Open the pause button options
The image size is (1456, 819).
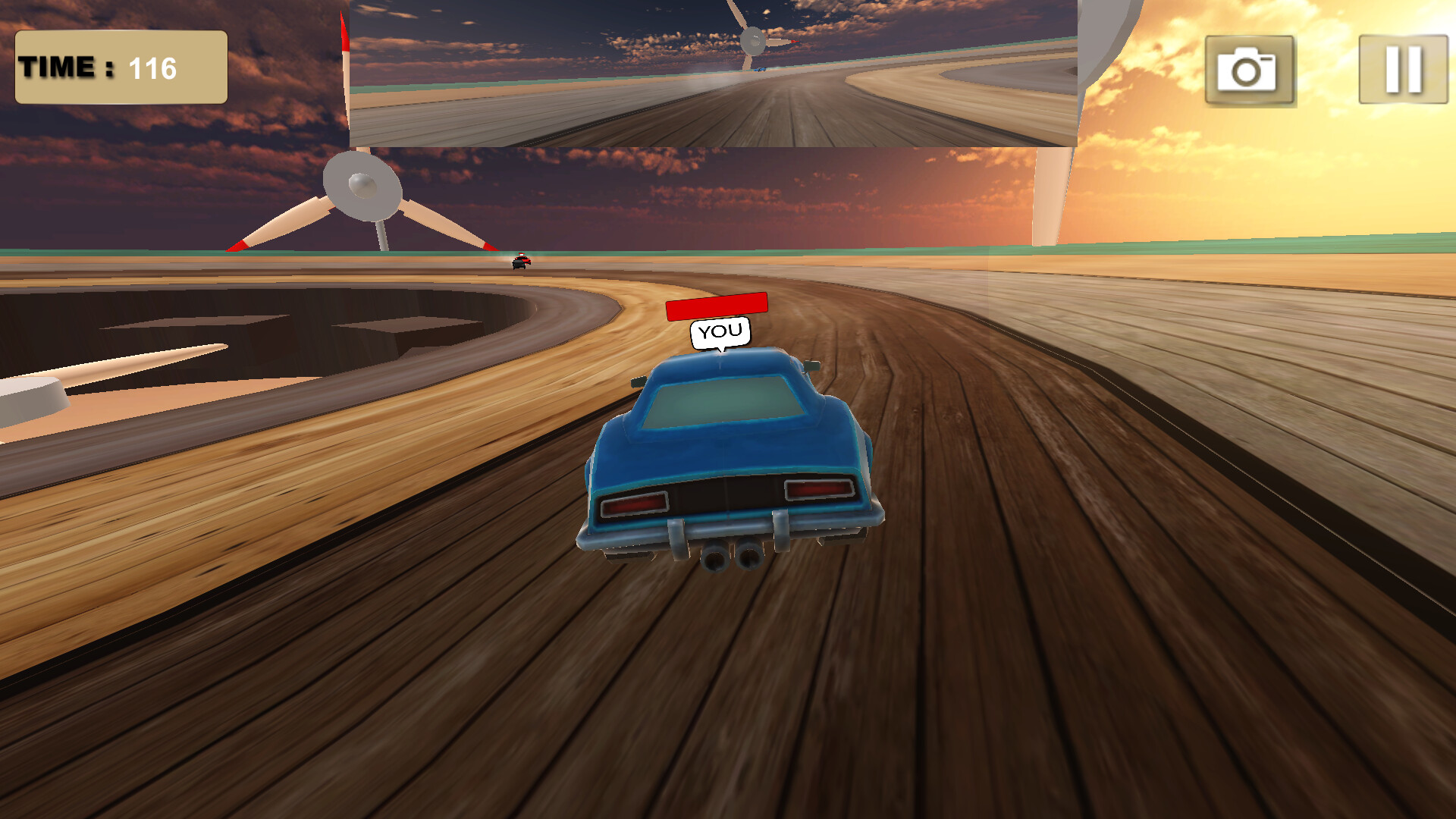click(1403, 68)
